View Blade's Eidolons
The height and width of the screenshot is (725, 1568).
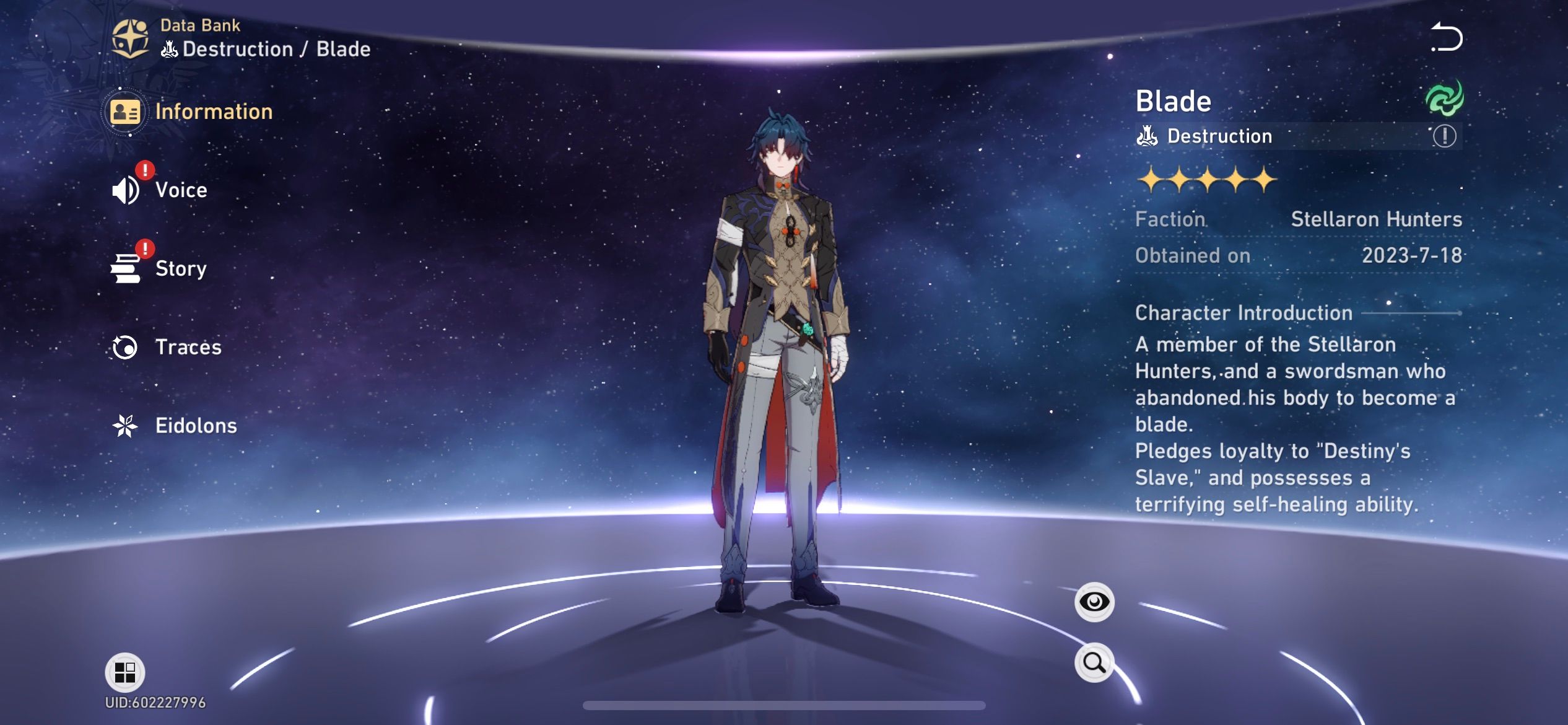click(195, 426)
